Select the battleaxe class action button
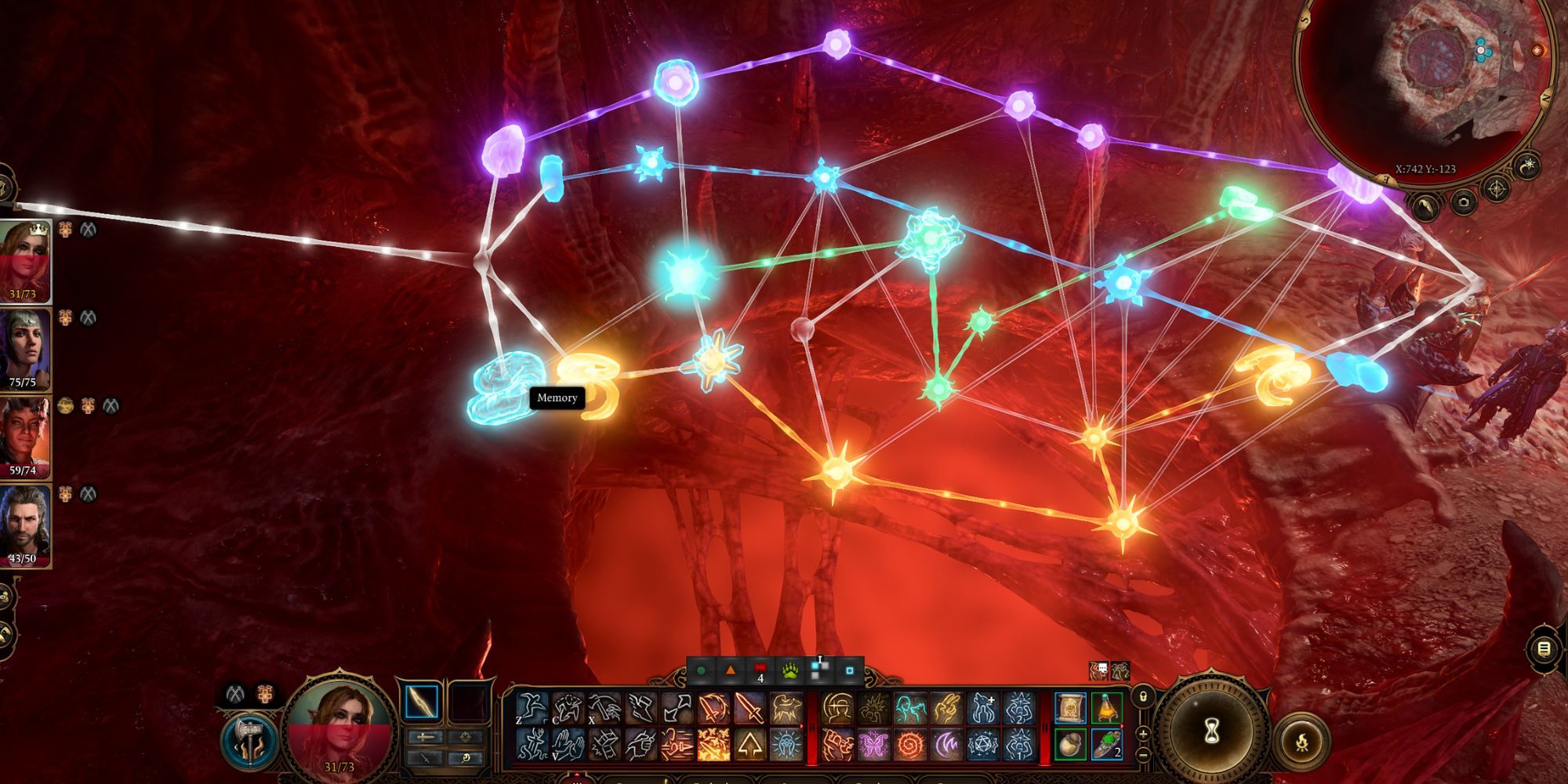 point(251,739)
